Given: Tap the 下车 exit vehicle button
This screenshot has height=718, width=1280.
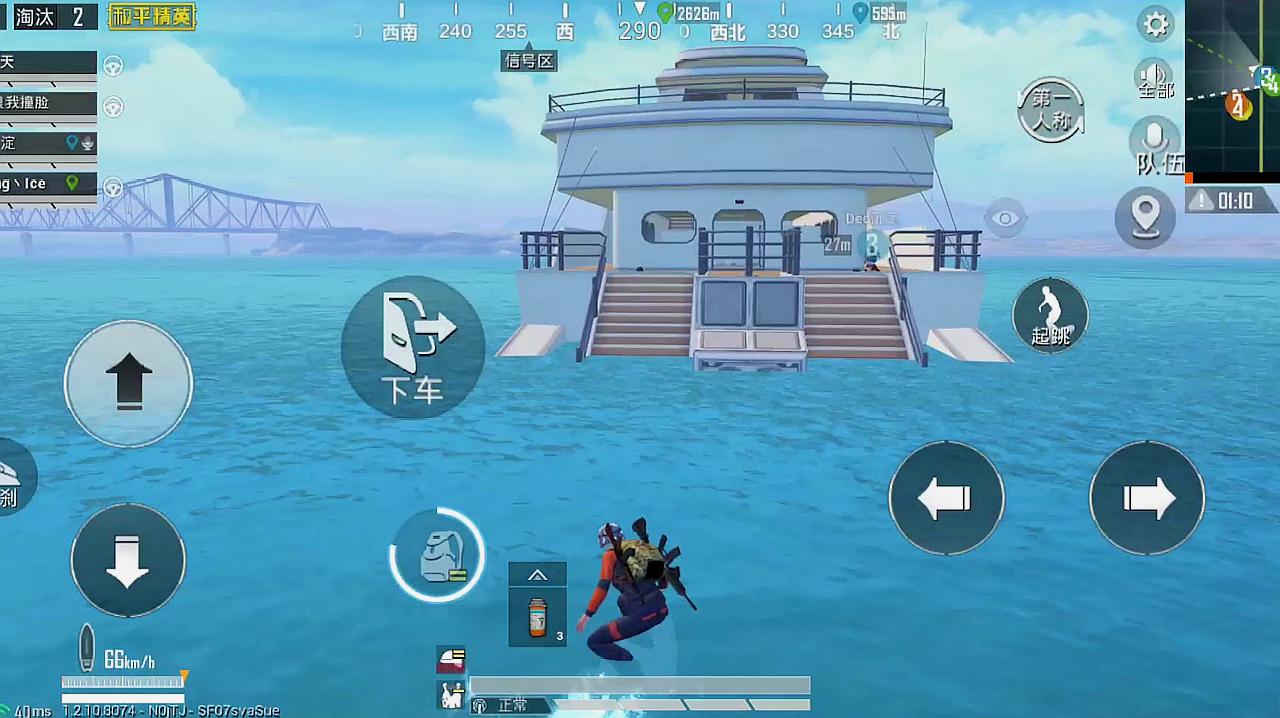Looking at the screenshot, I should pyautogui.click(x=413, y=347).
